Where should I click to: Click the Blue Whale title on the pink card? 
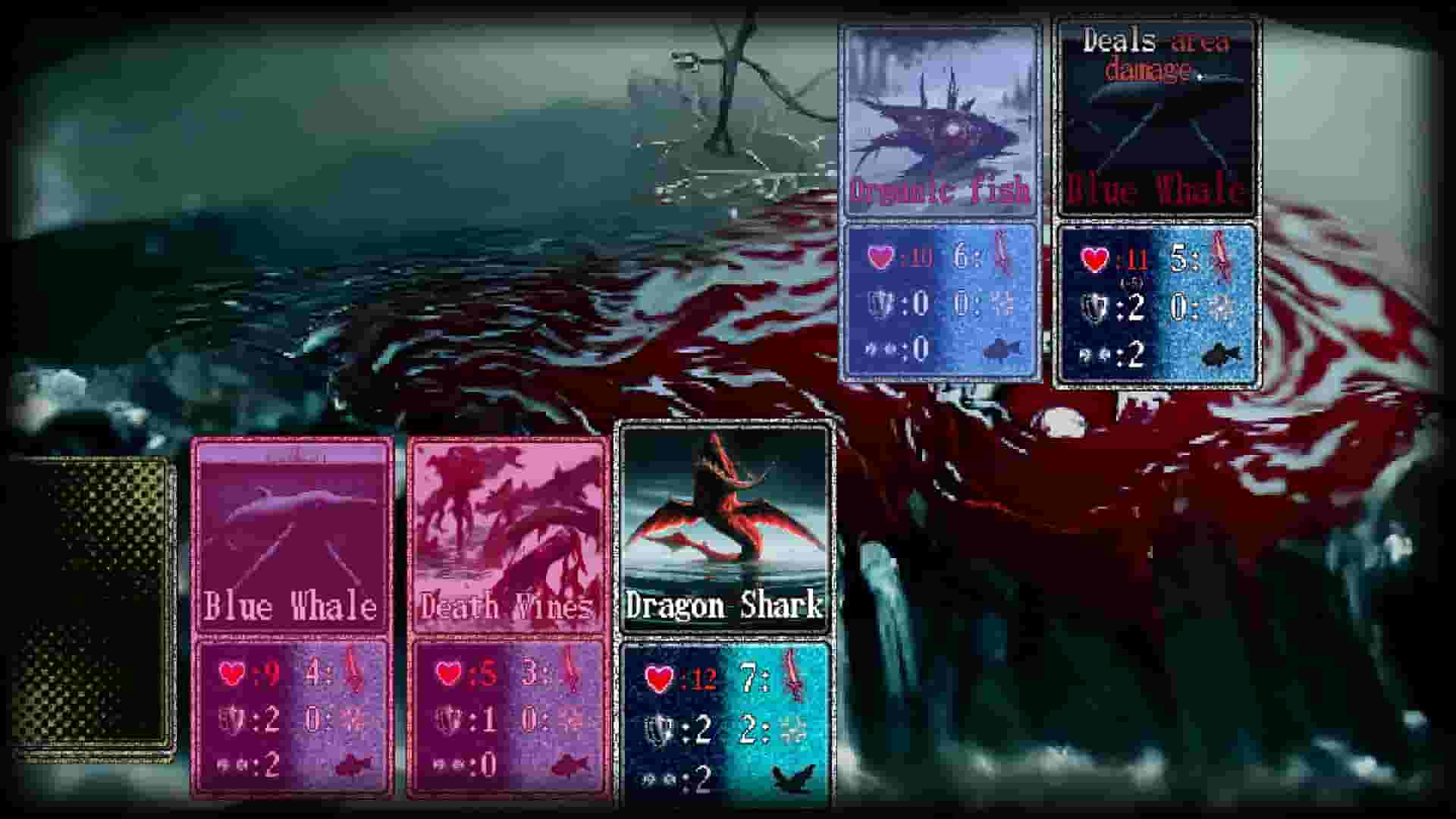click(x=290, y=606)
